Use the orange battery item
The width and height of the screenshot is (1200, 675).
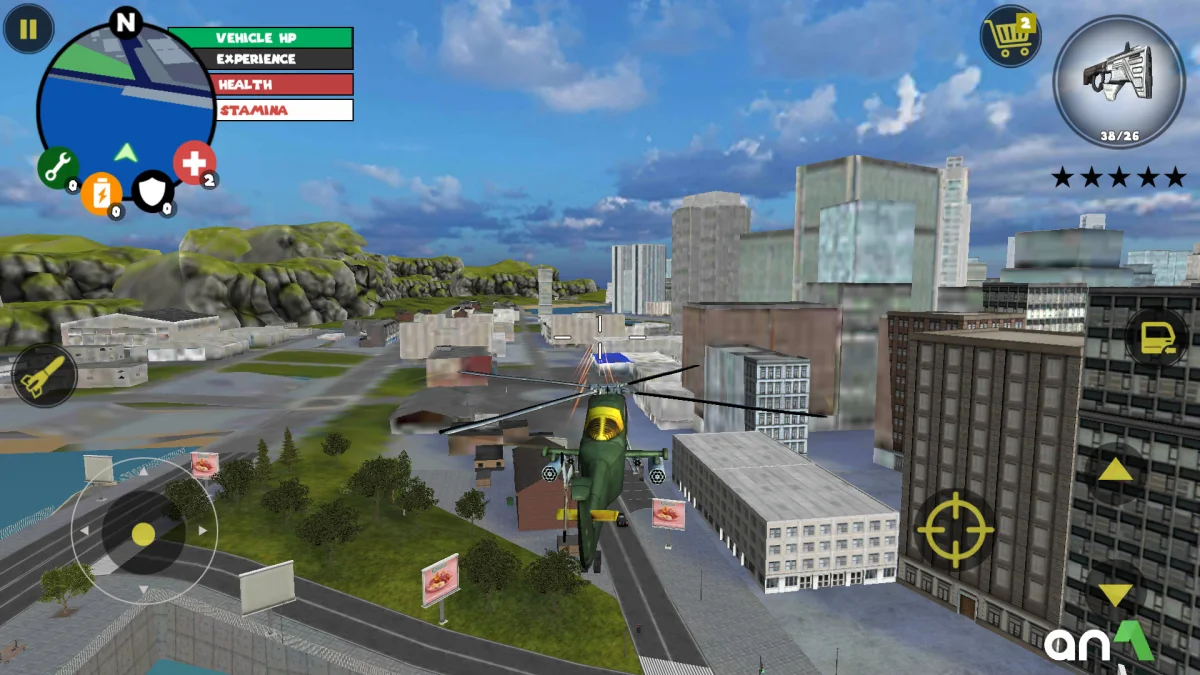tap(101, 191)
